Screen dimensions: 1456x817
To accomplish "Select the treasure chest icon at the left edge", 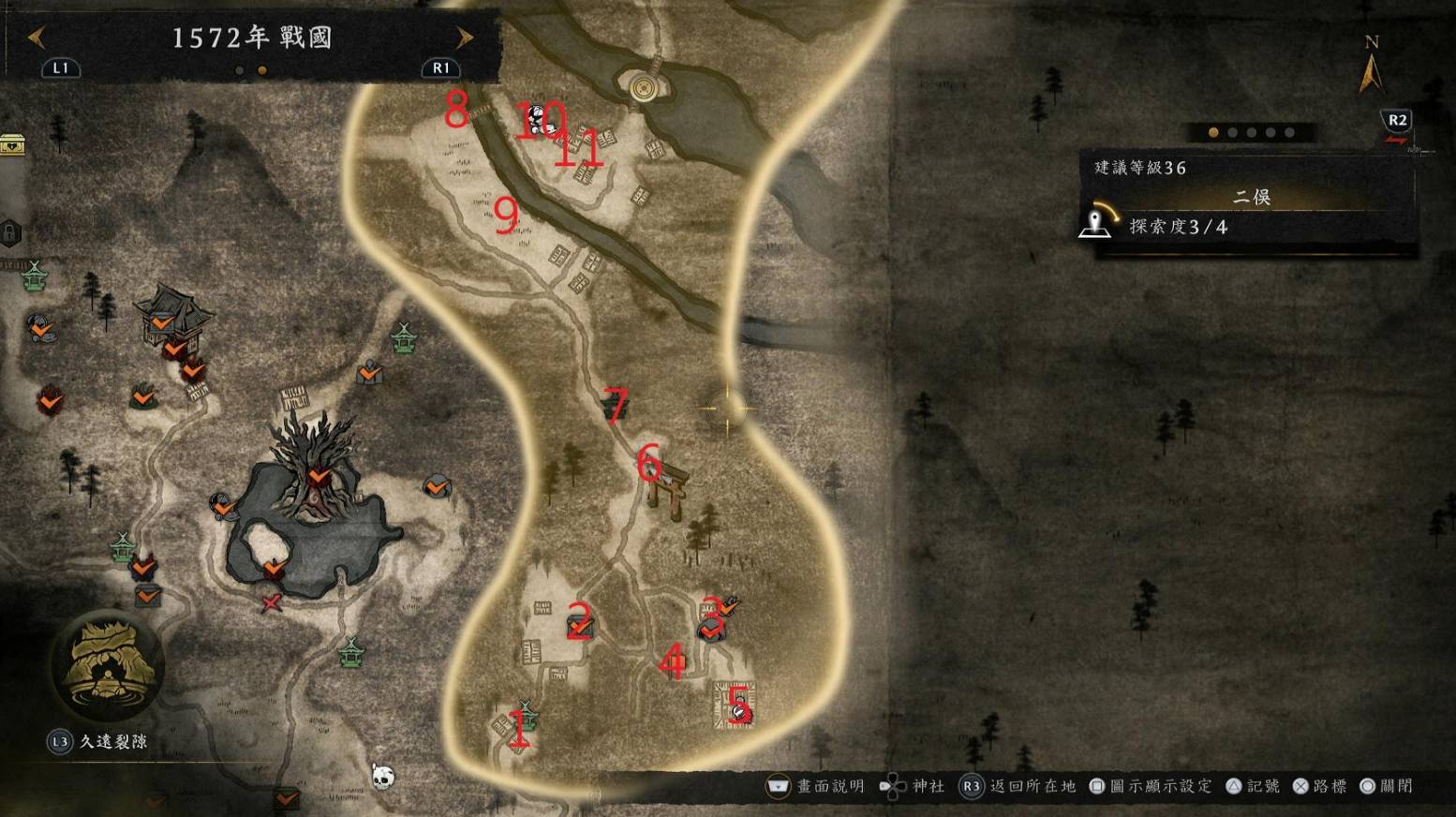I will (11, 144).
